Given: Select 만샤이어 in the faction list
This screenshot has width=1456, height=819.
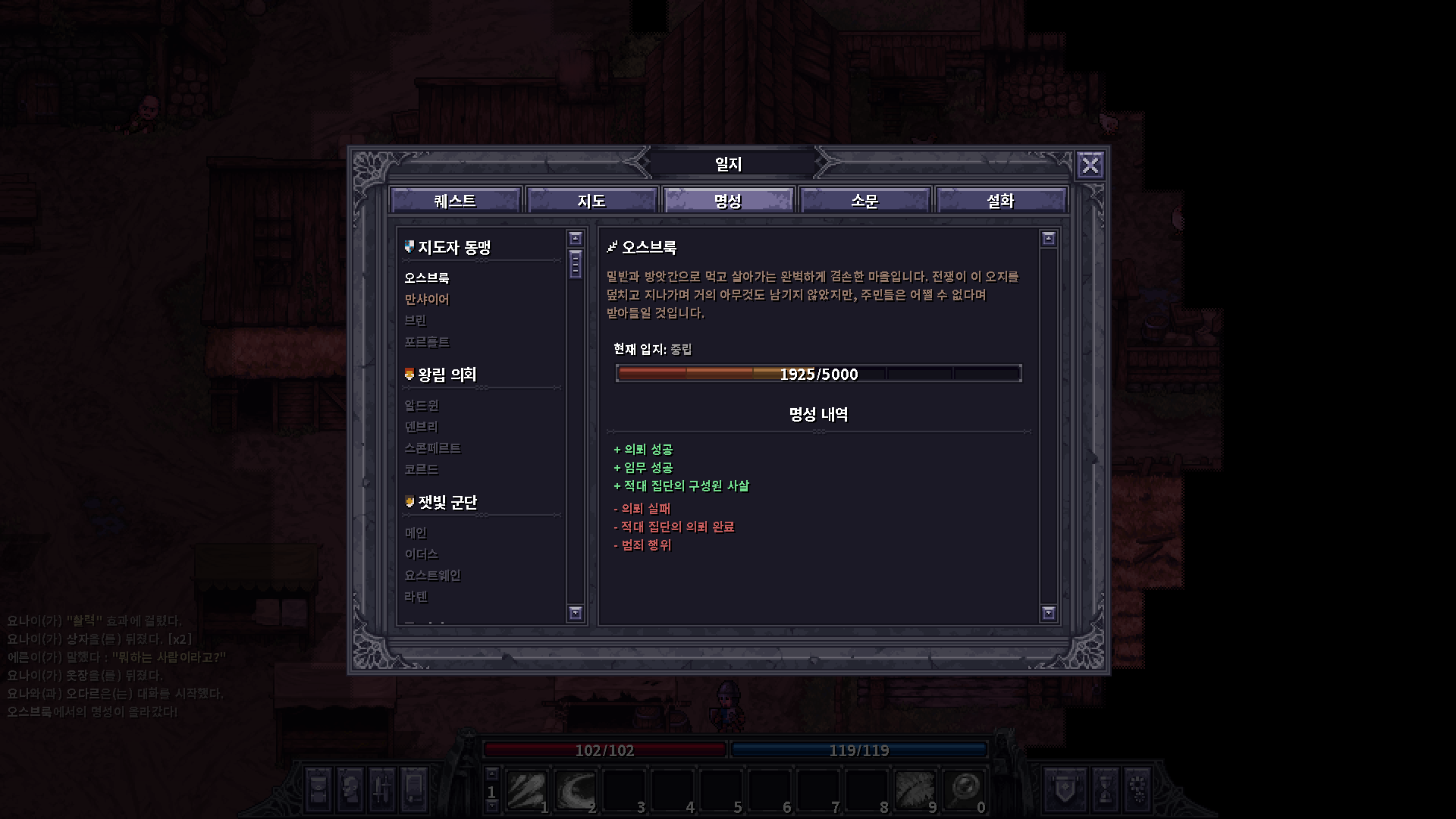Looking at the screenshot, I should coord(427,300).
